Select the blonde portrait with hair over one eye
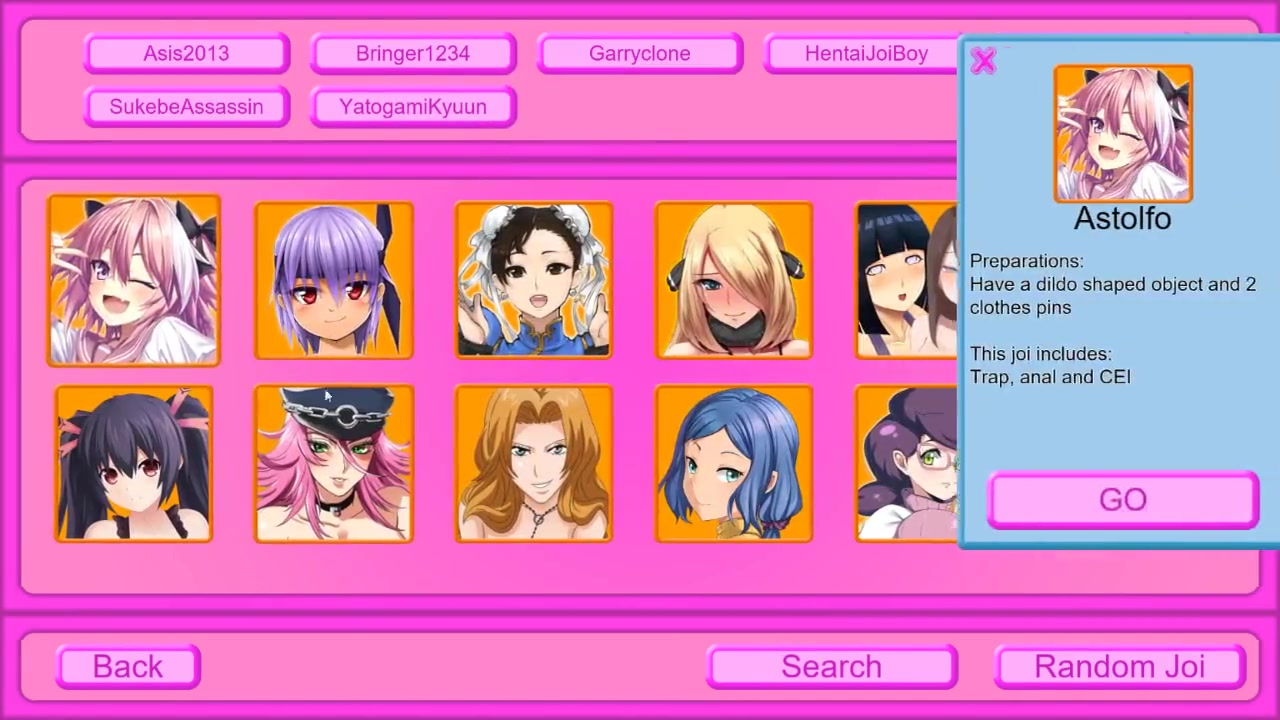Screen dimensions: 1280x720 (734, 281)
